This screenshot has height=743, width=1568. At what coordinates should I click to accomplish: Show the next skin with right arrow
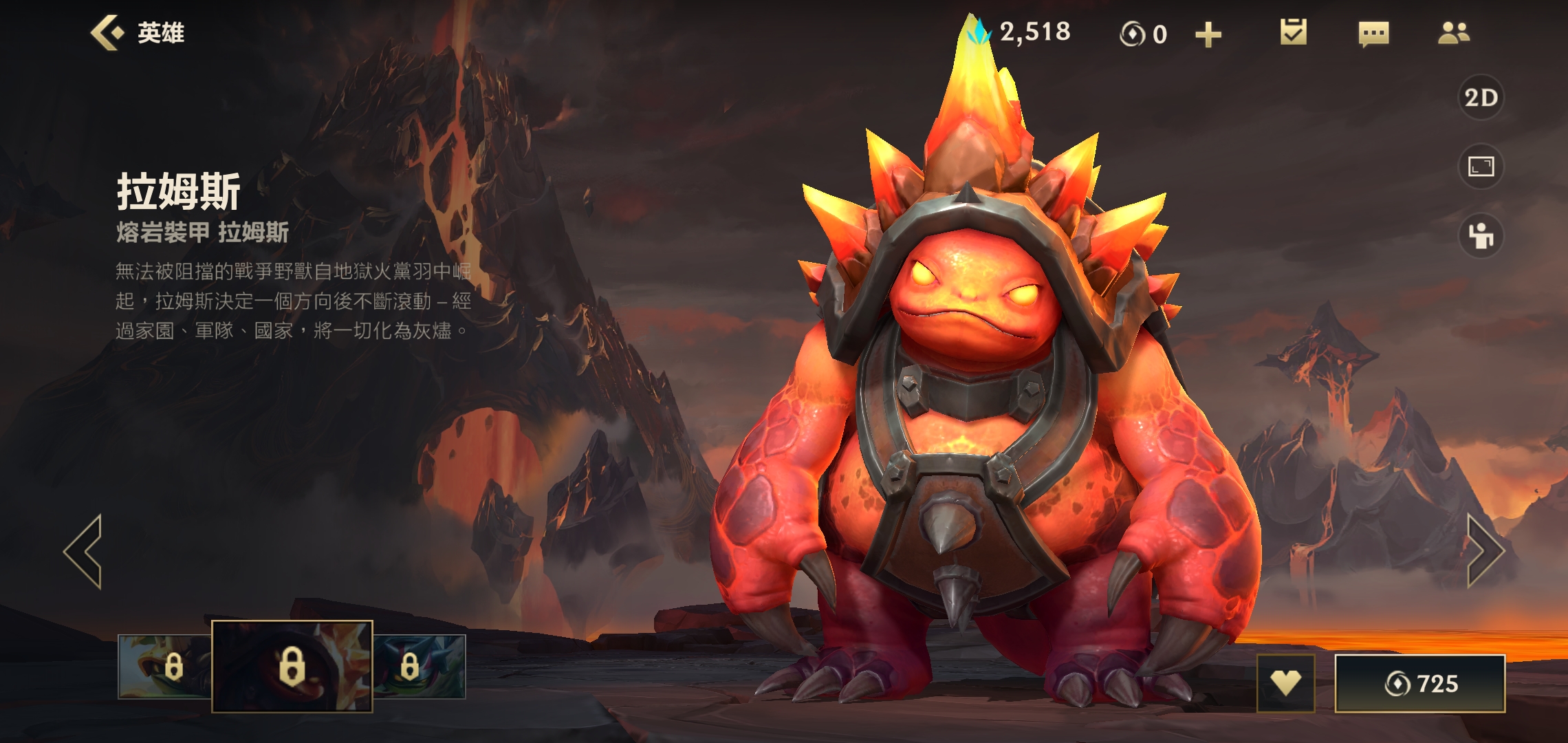pyautogui.click(x=1485, y=551)
